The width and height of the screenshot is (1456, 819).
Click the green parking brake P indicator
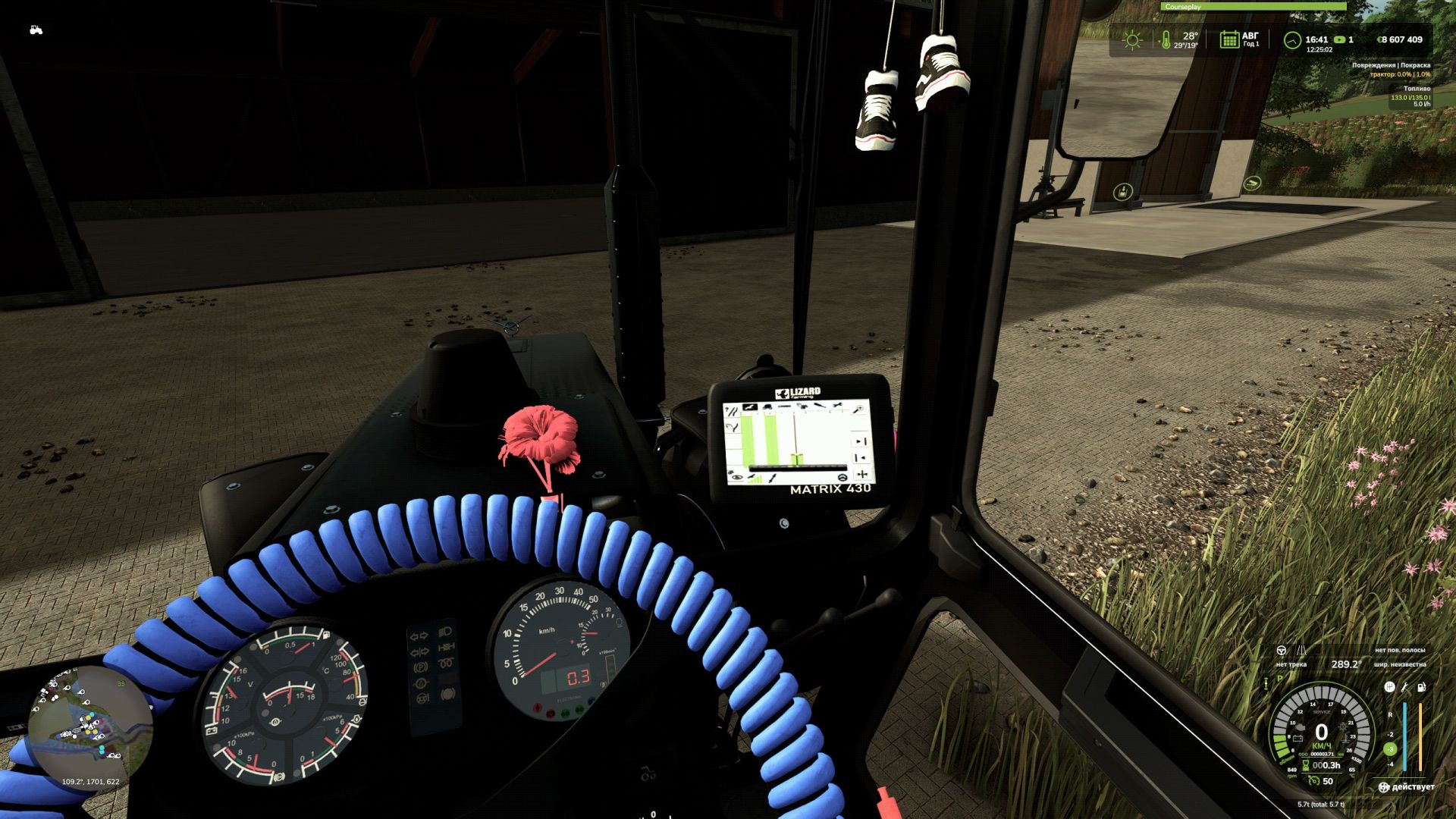[1279, 679]
